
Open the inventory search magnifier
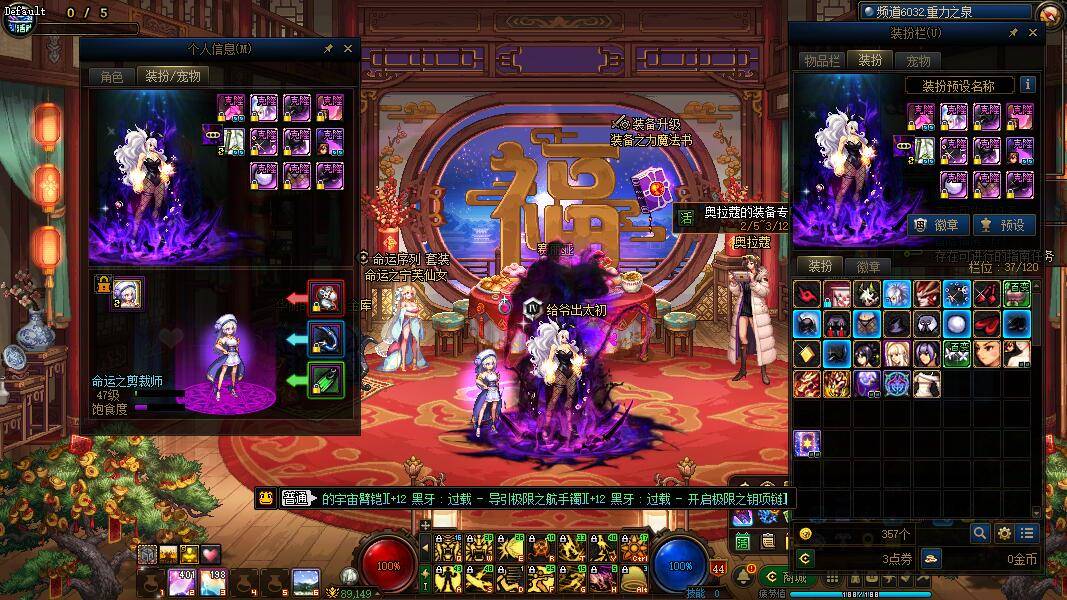(x=980, y=533)
